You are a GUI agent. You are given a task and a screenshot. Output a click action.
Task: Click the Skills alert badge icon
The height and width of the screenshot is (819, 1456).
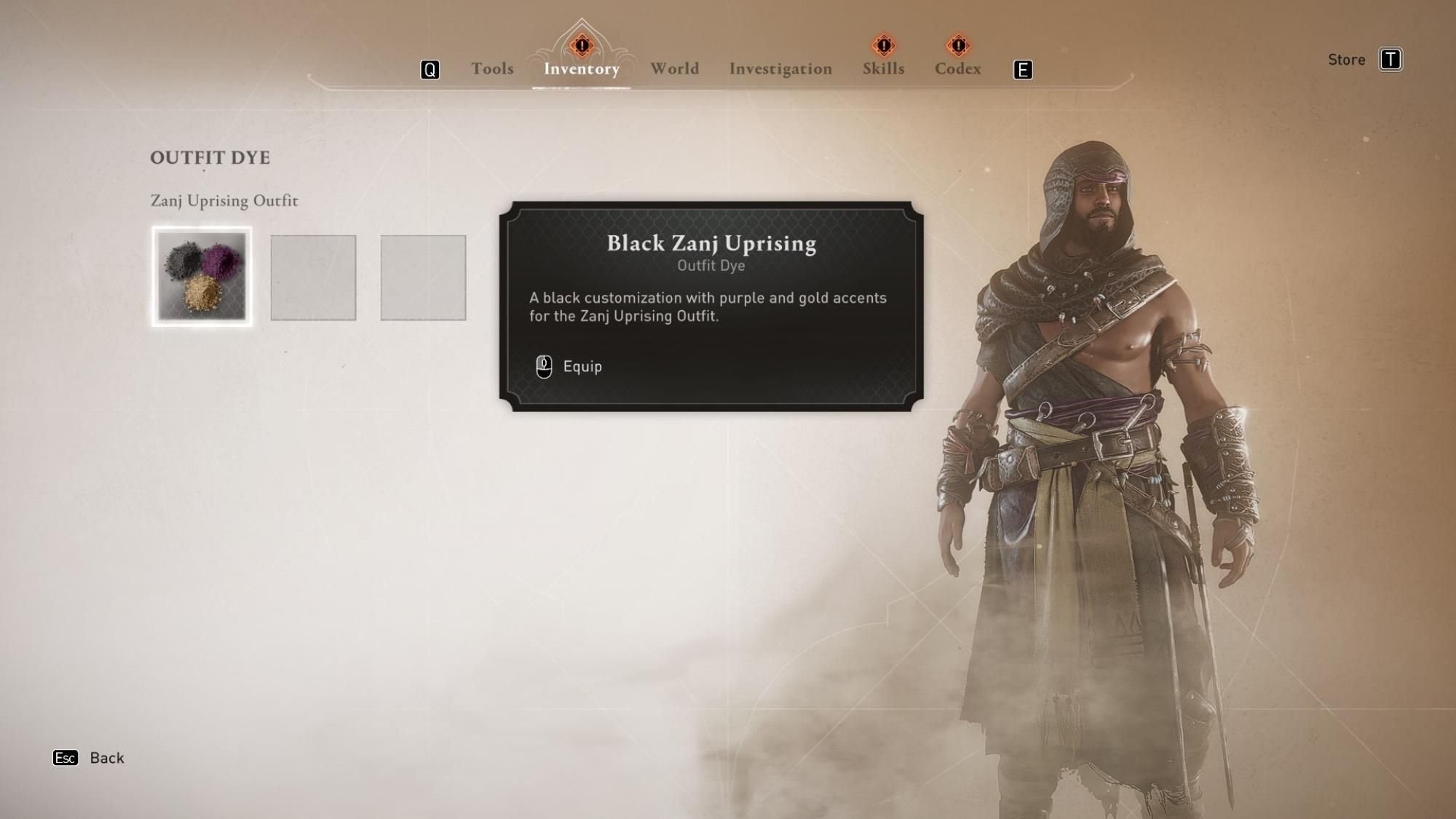882,45
